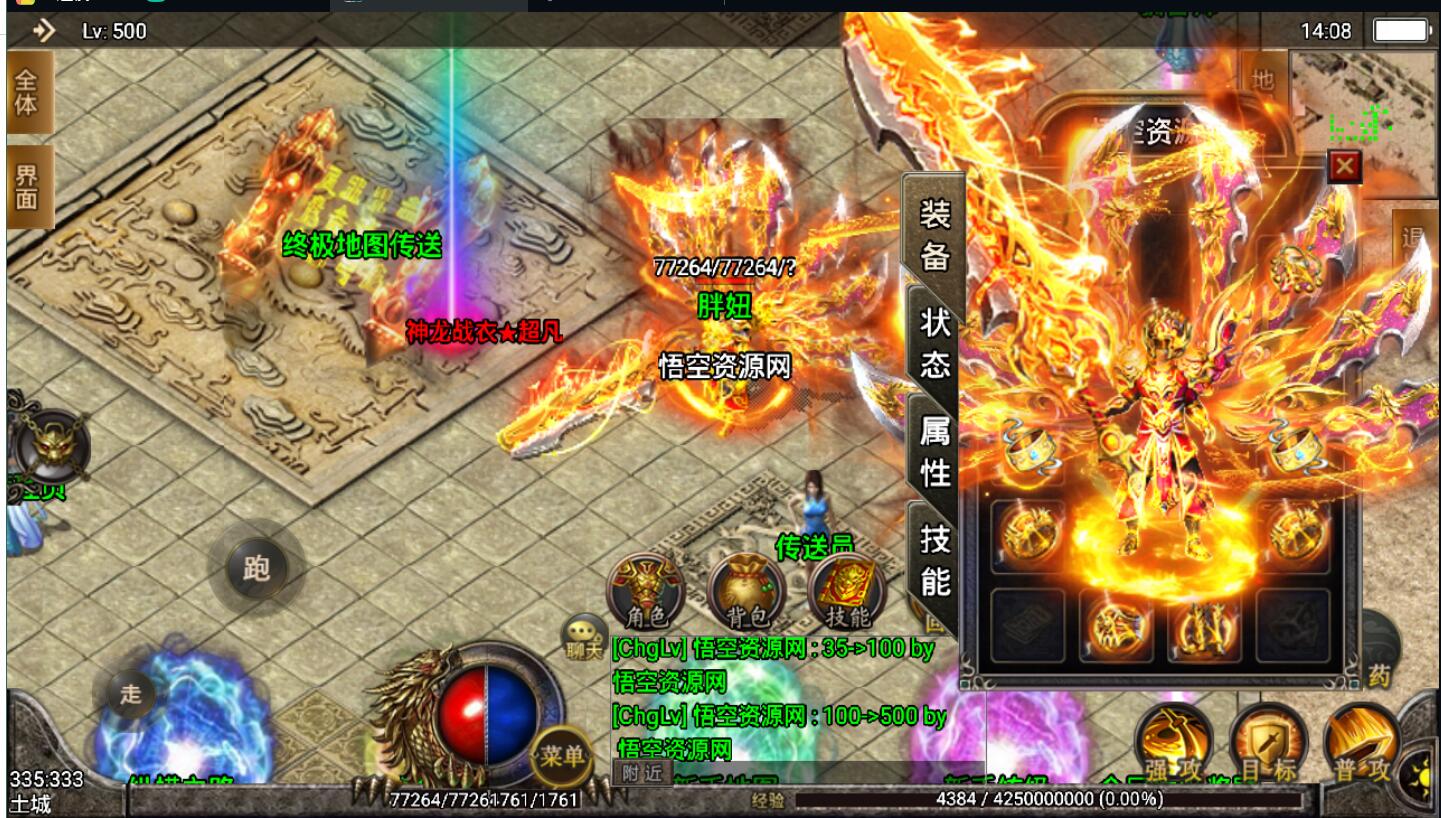Show the 技能 tab in character panel

point(934,559)
